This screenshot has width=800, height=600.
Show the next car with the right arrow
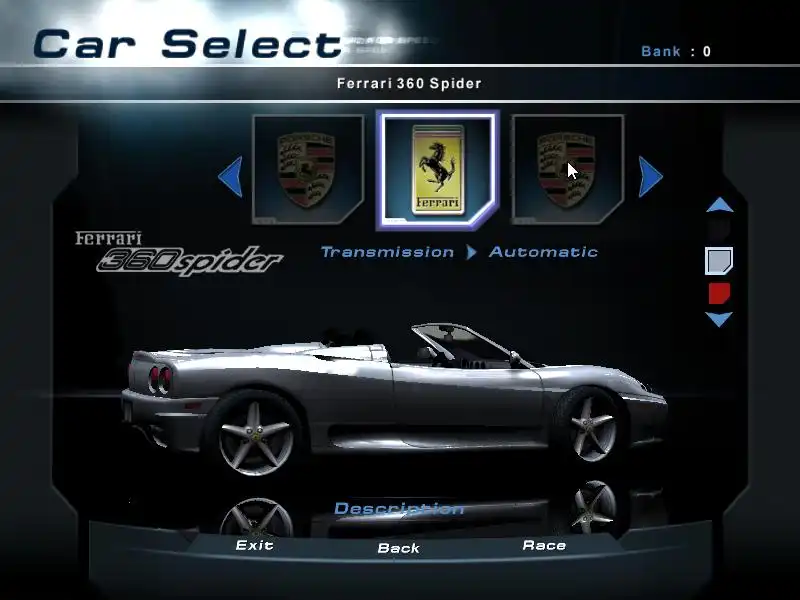650,178
